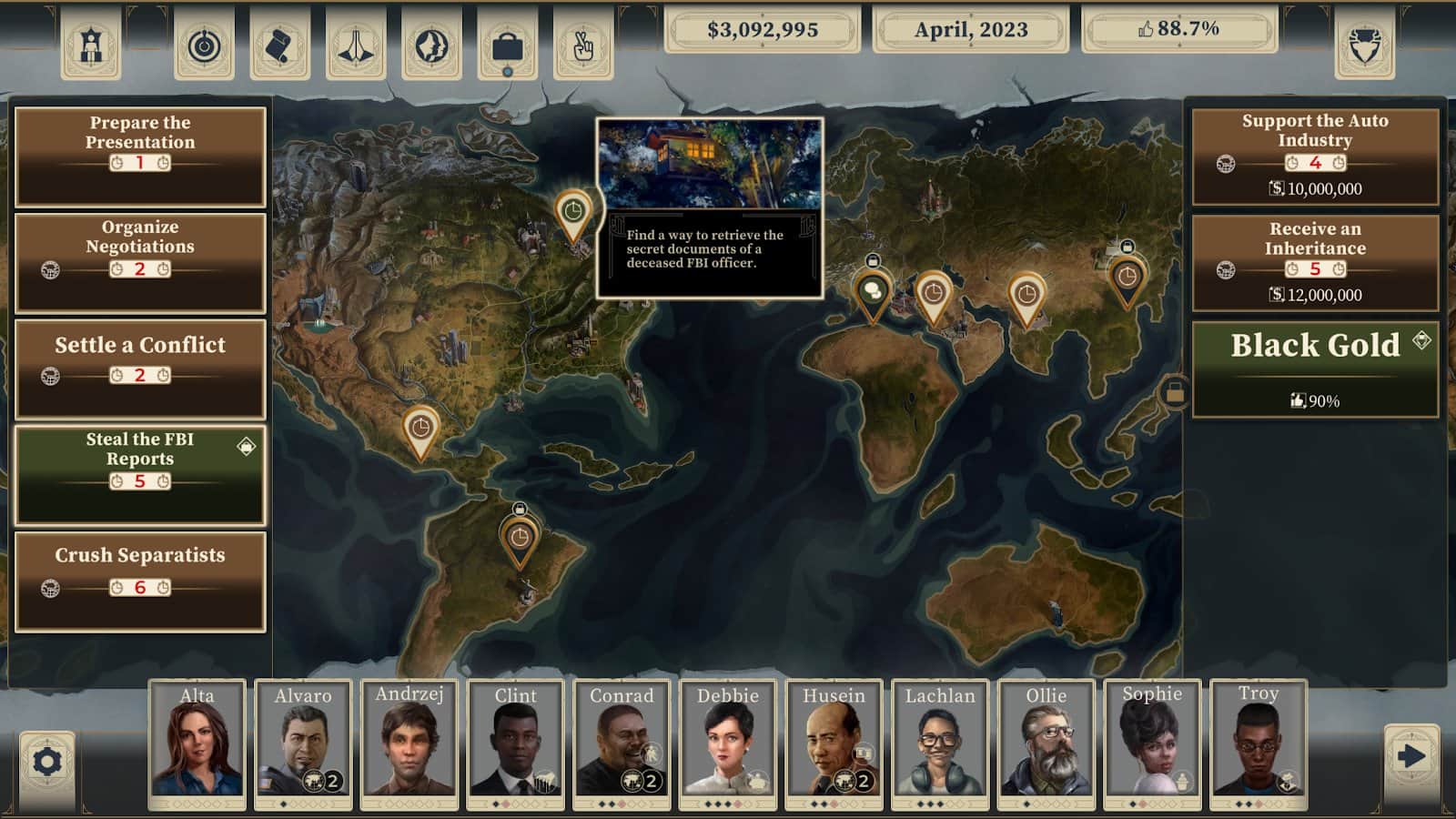The image size is (1456, 819).
Task: Click the crossed-fingers luck icon
Action: [x=583, y=45]
